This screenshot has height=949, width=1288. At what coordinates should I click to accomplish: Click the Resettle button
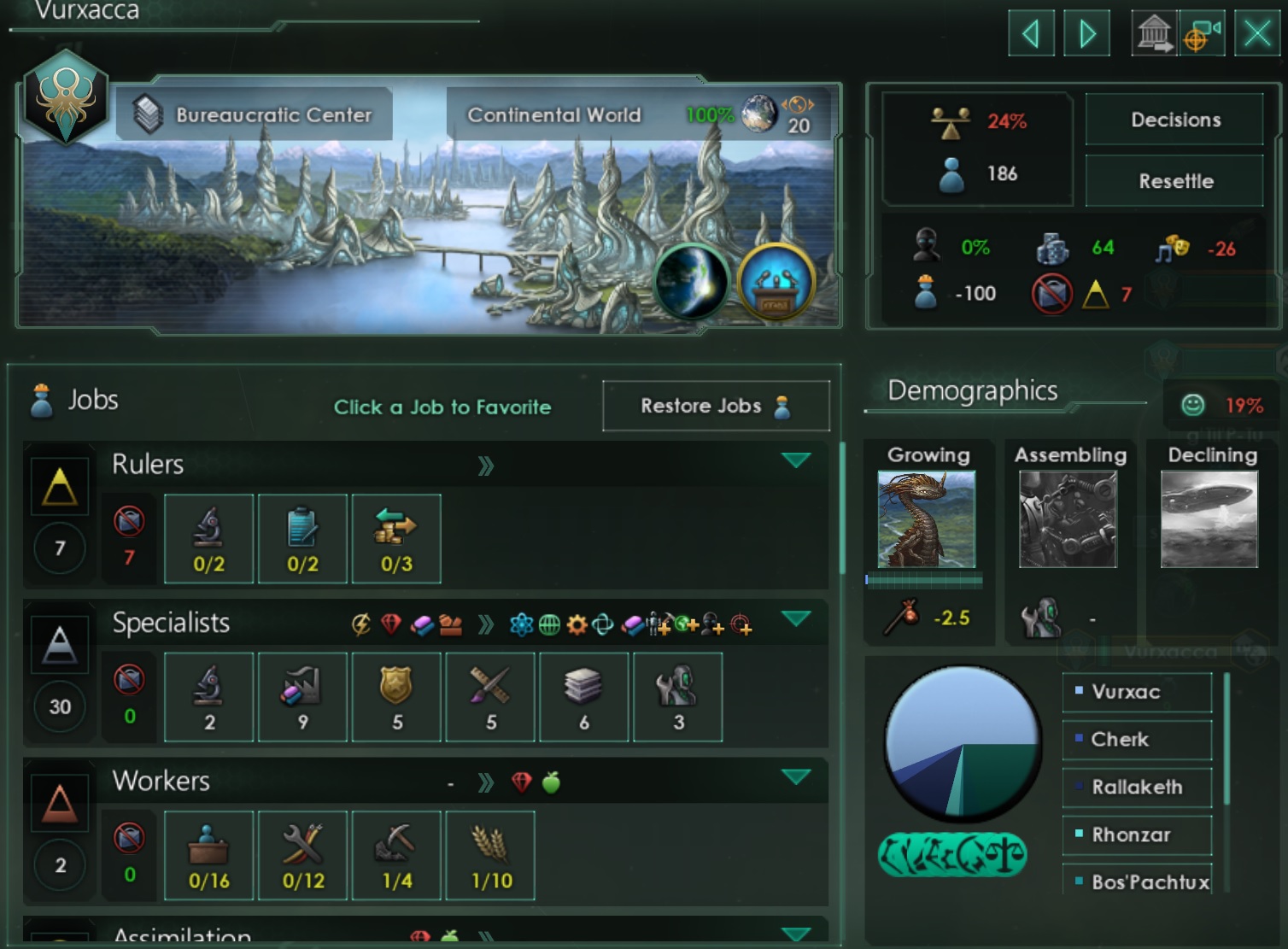tap(1174, 181)
